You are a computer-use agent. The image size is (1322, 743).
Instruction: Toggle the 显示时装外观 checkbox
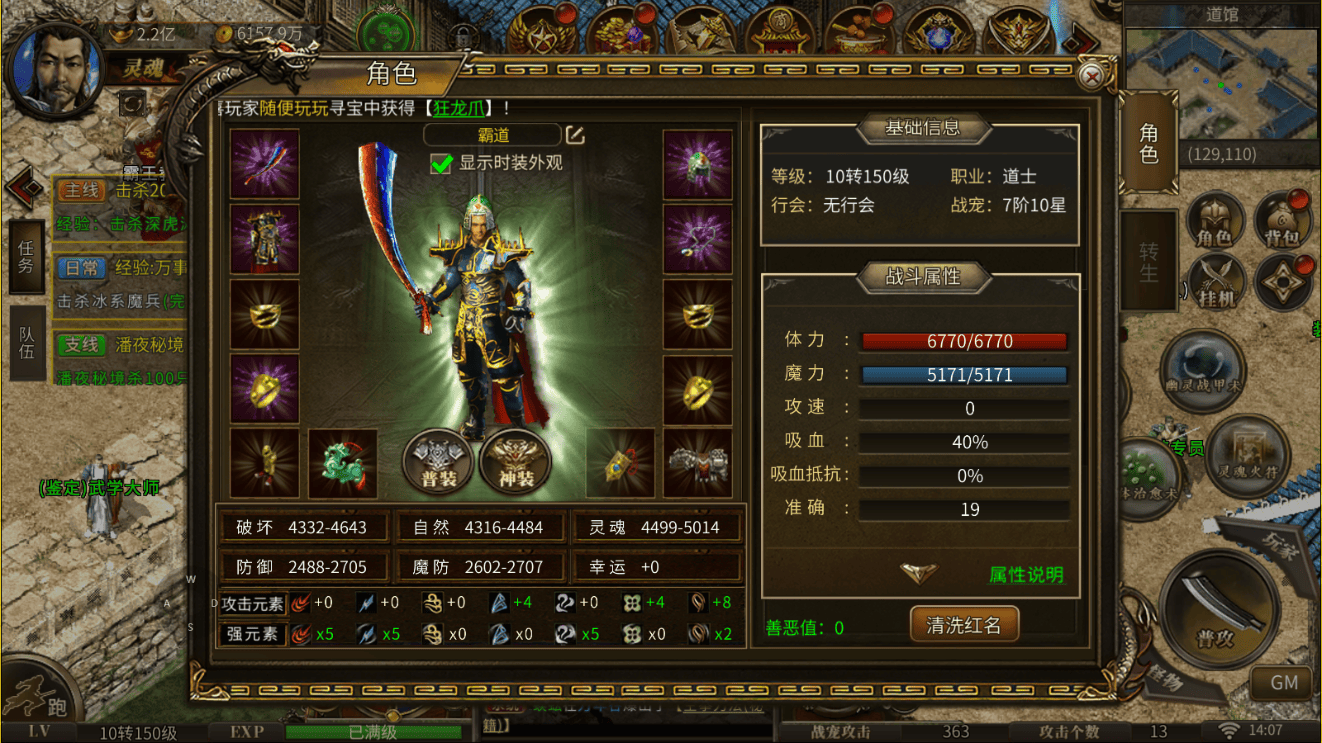pos(441,163)
